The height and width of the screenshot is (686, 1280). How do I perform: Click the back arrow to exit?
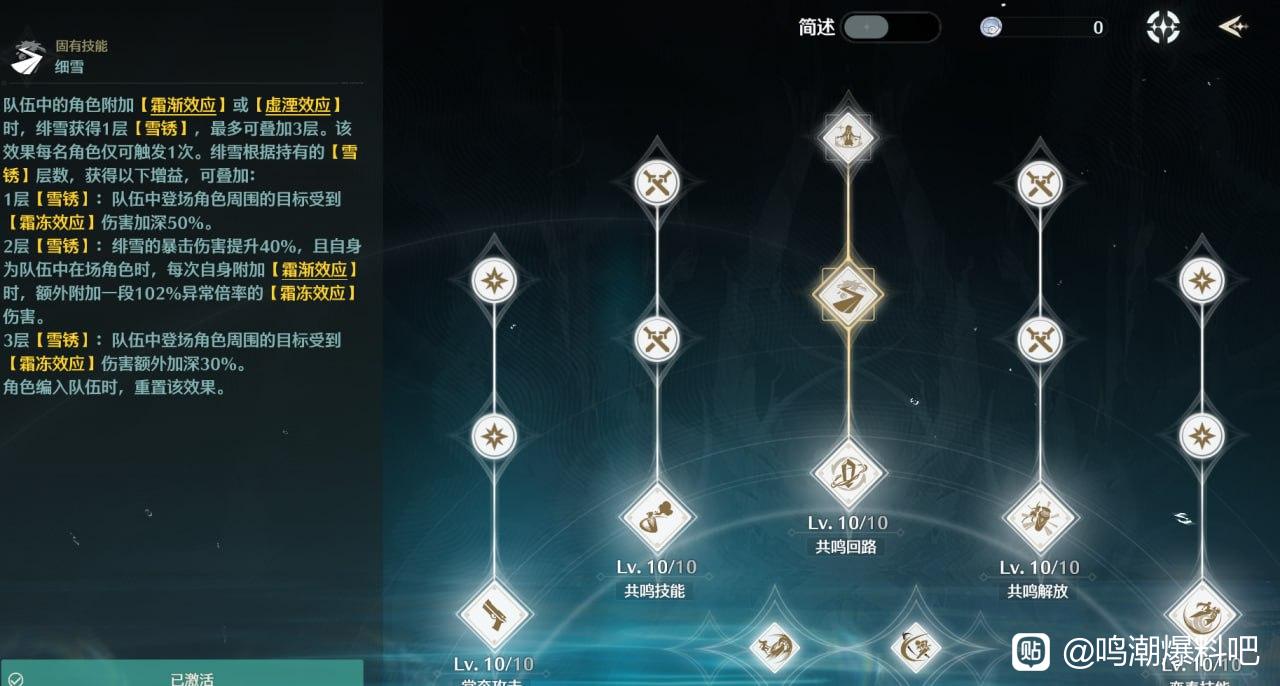coord(1233,27)
